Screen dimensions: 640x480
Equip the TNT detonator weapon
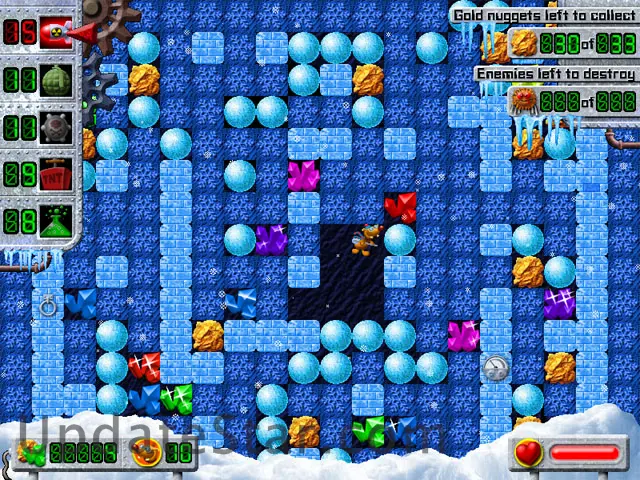tap(57, 176)
